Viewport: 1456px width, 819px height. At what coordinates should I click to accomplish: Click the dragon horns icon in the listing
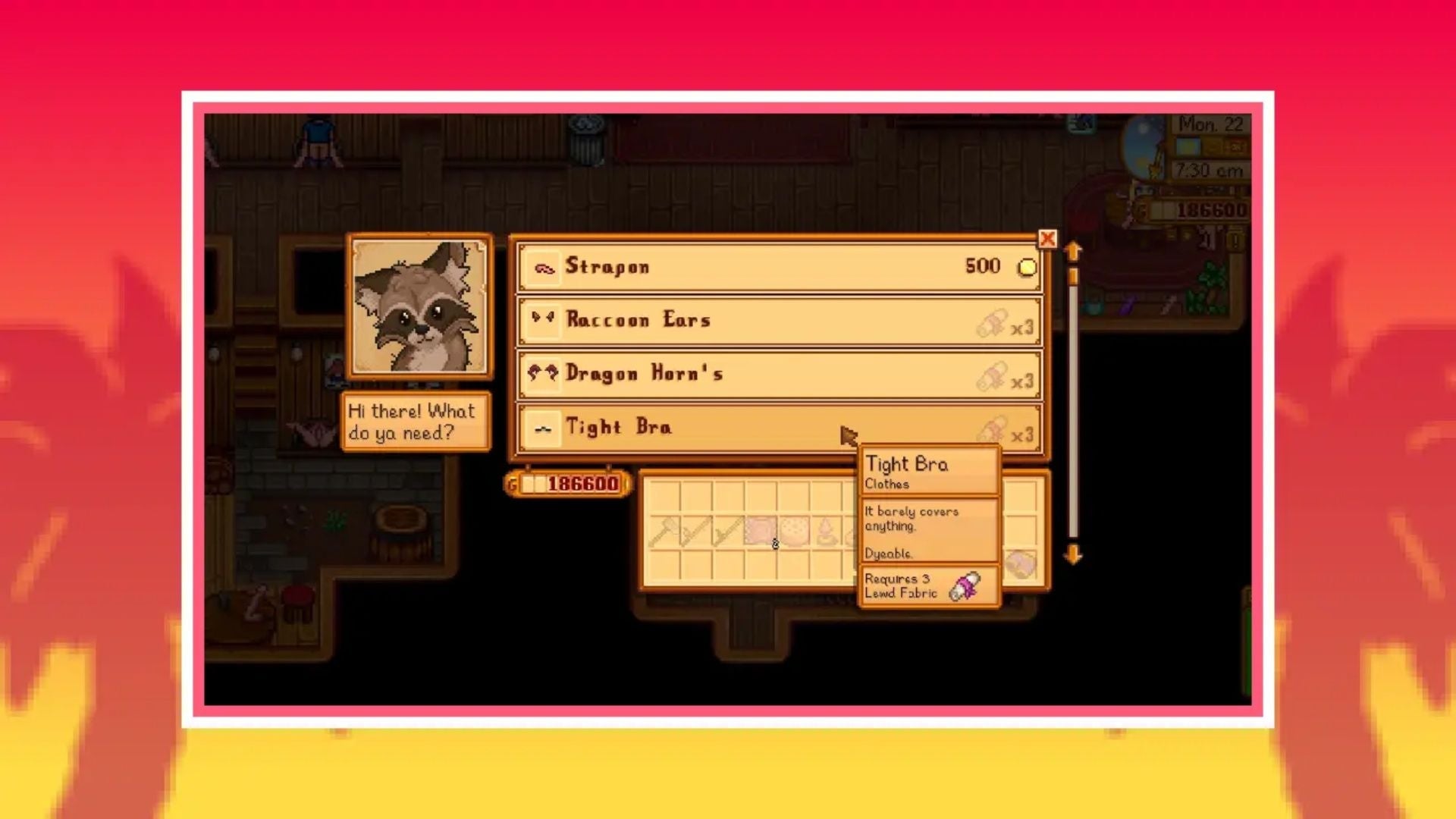point(543,373)
